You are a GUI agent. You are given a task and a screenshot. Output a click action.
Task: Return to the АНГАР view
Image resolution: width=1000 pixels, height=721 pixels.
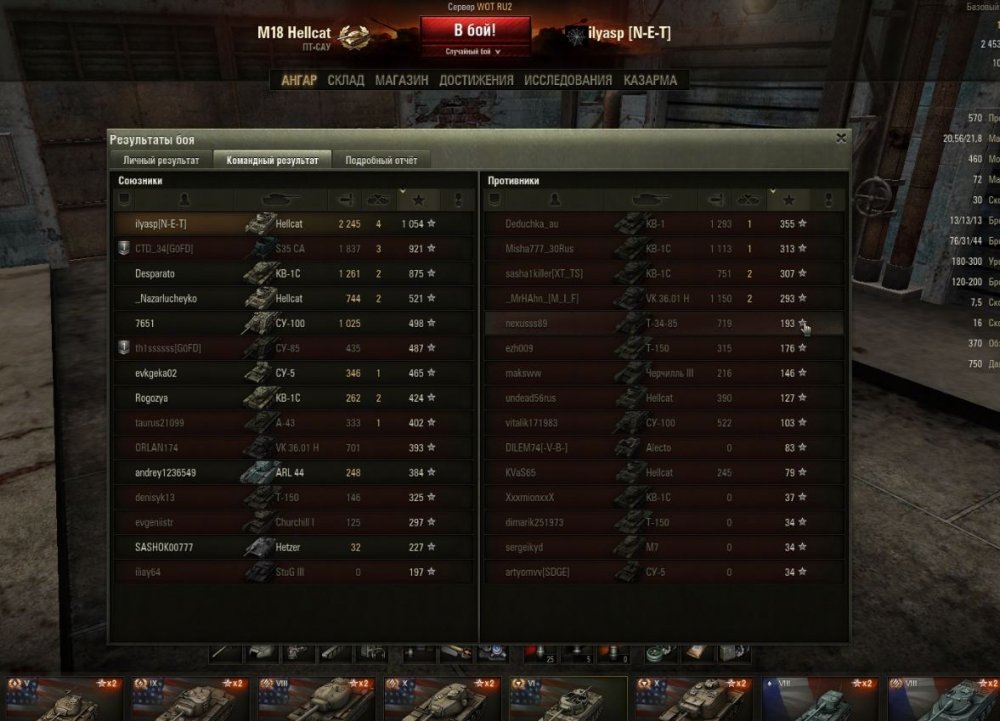tap(299, 80)
